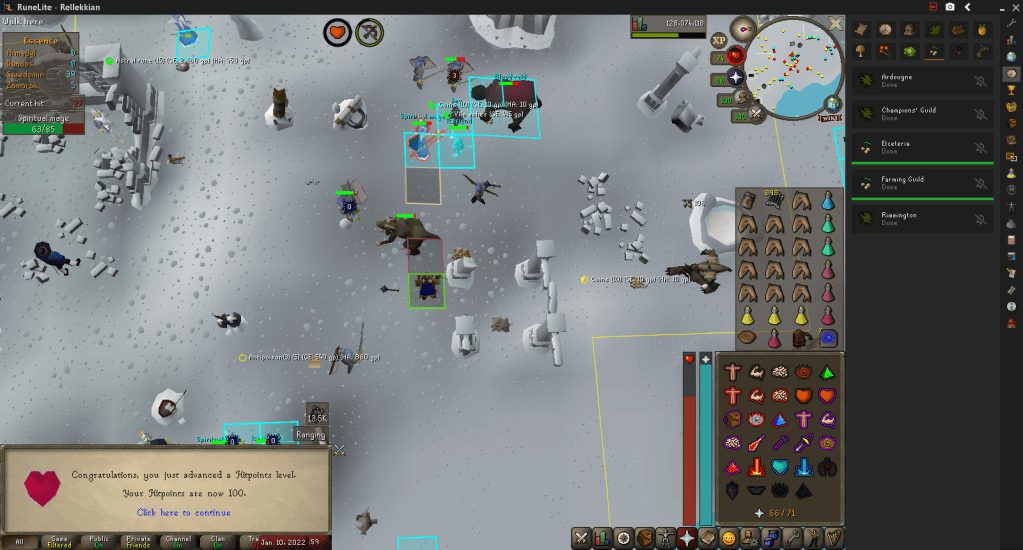Activate the quick-prayers orb

pyautogui.click(x=737, y=77)
